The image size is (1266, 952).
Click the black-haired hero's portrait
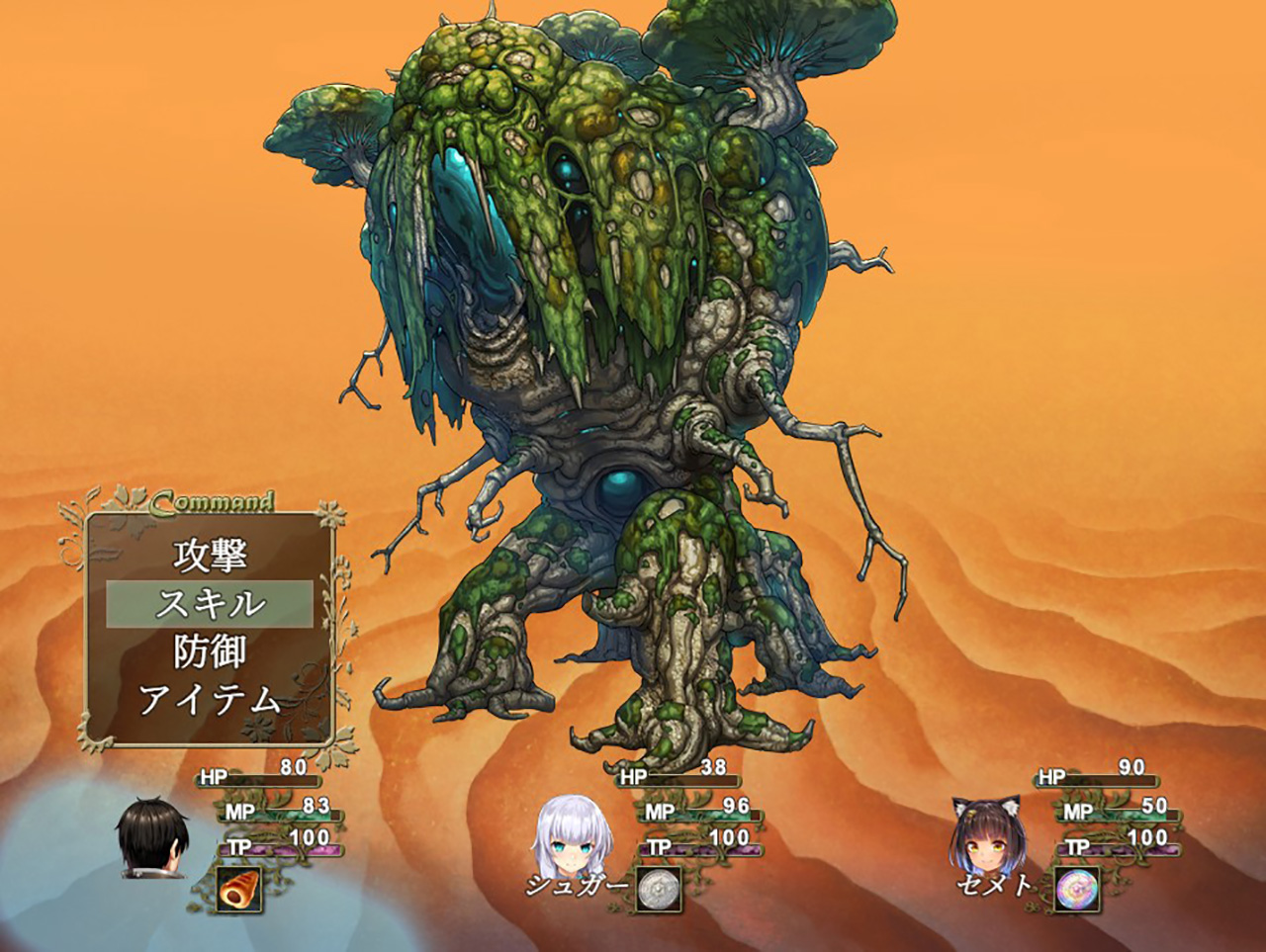[x=152, y=838]
